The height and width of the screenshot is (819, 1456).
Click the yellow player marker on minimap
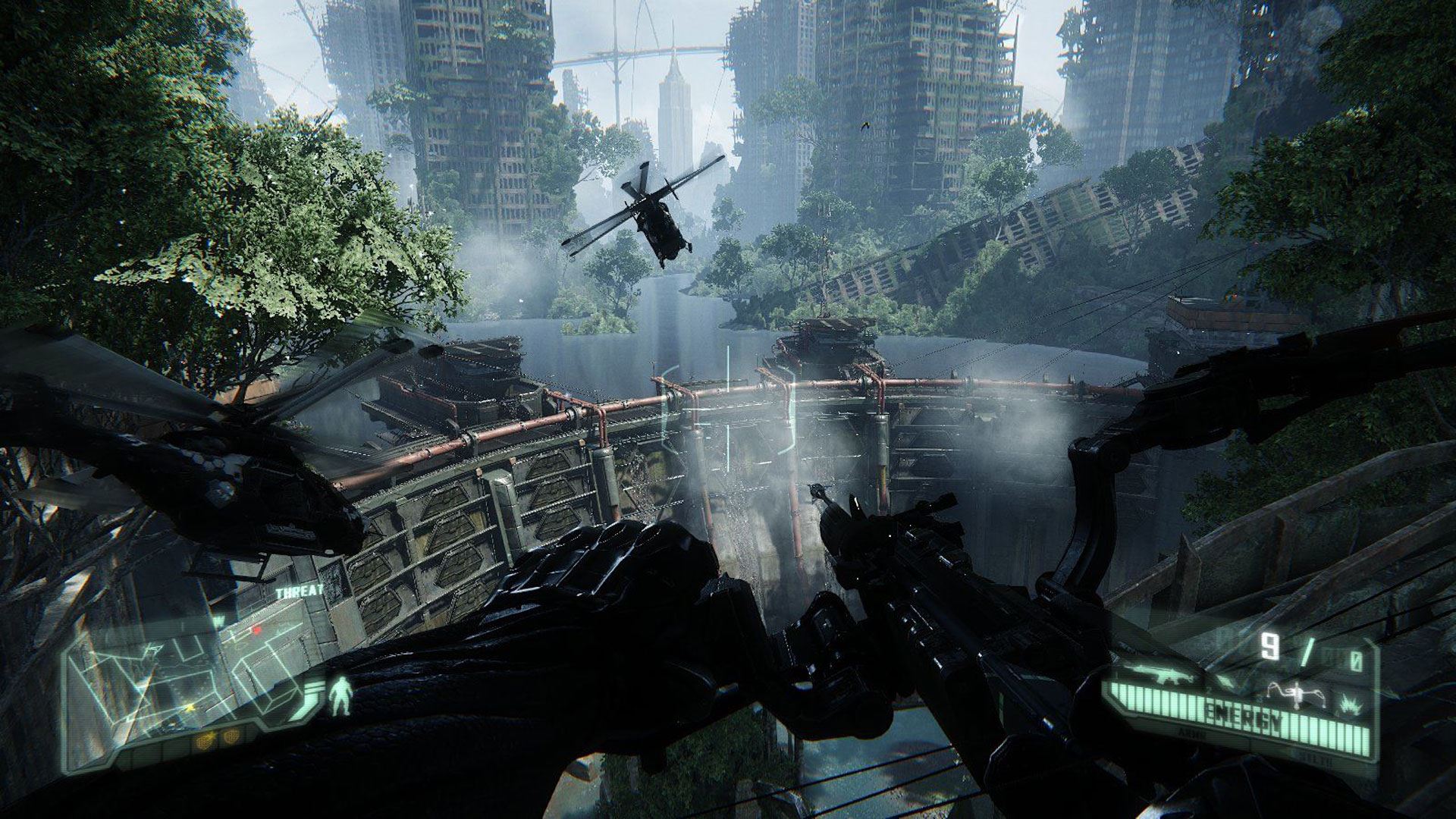point(190,709)
